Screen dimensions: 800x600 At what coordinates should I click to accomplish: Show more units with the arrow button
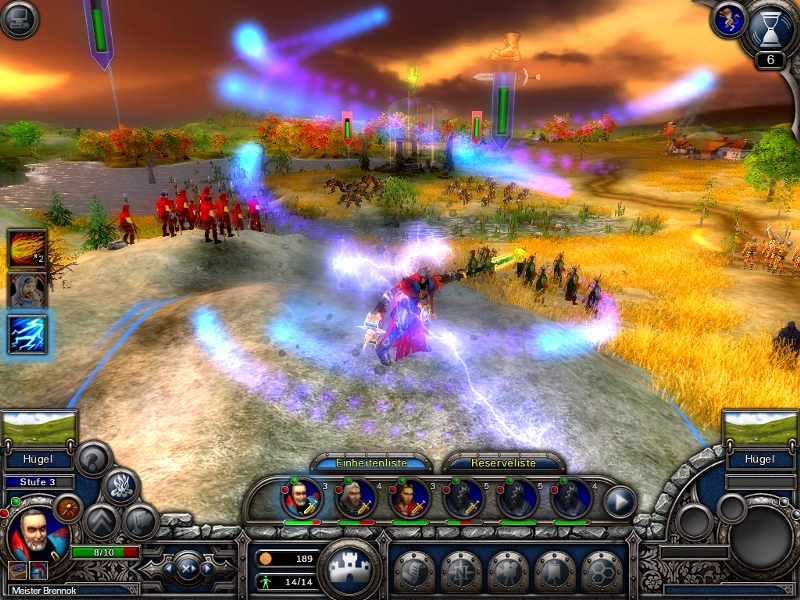pyautogui.click(x=620, y=500)
